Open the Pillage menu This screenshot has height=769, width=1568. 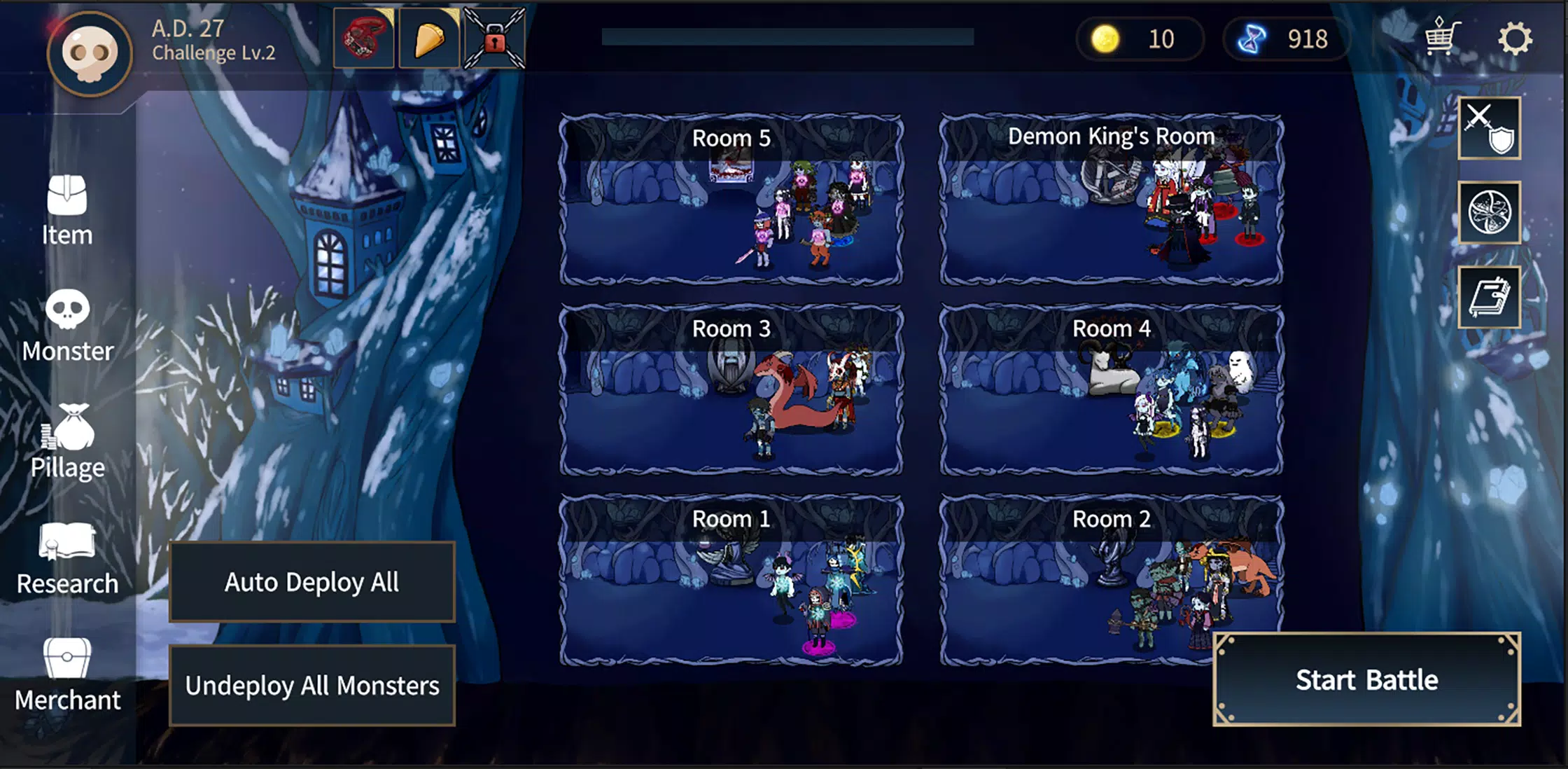[67, 442]
